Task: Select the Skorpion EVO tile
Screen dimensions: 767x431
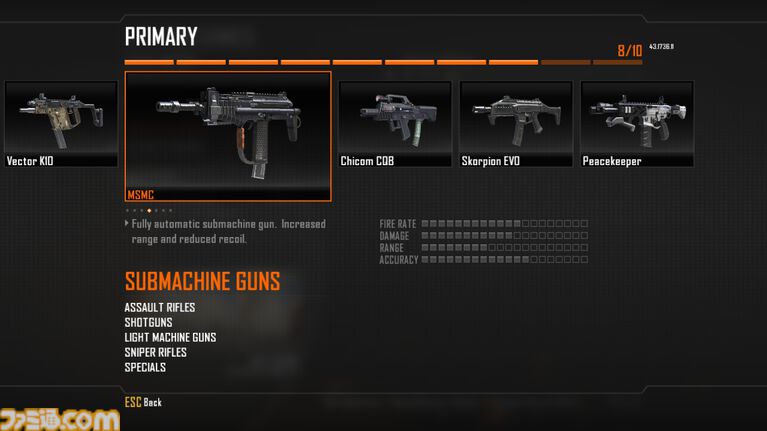Action: pos(515,124)
